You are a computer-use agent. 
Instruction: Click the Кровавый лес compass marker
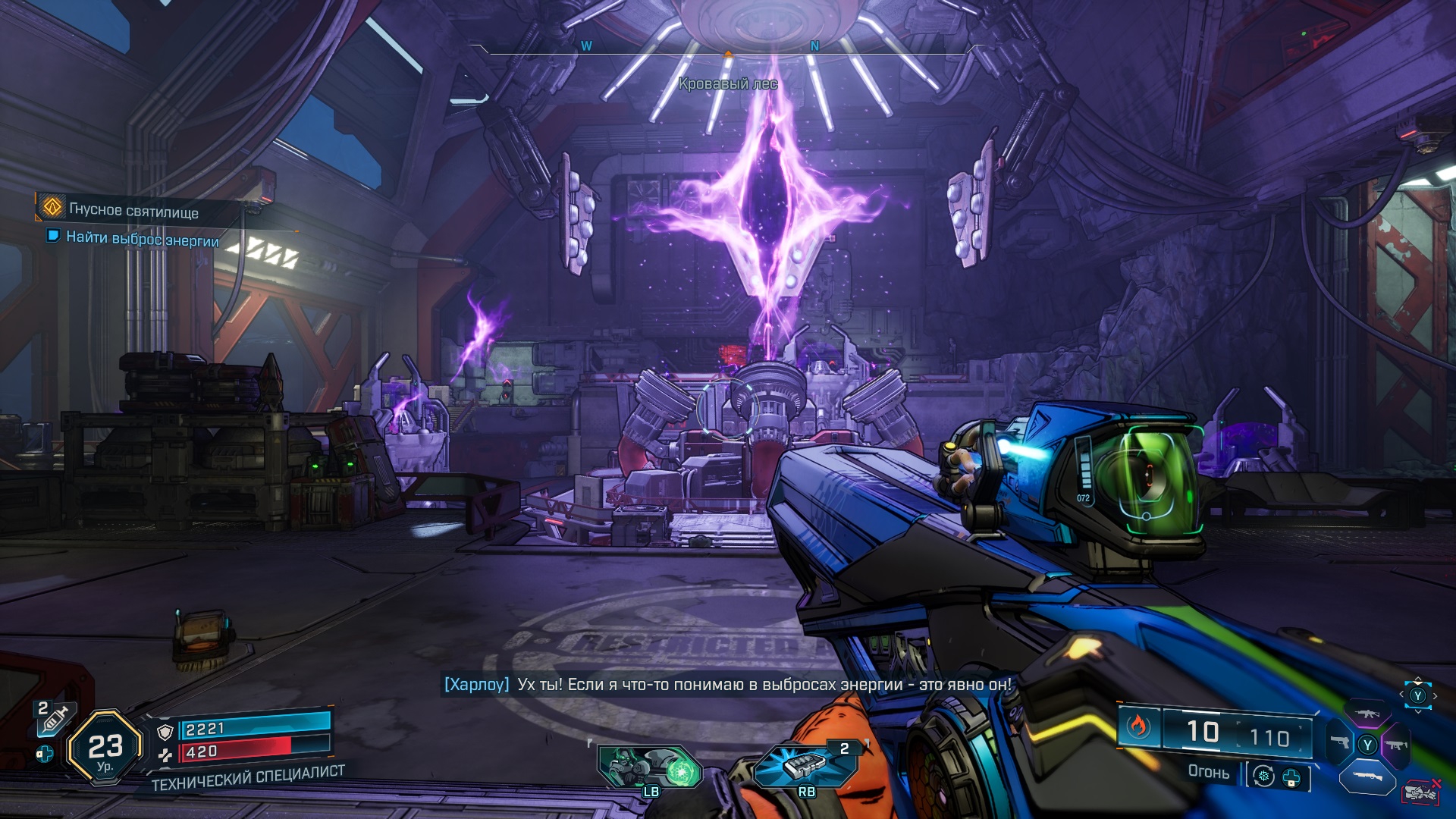click(727, 84)
